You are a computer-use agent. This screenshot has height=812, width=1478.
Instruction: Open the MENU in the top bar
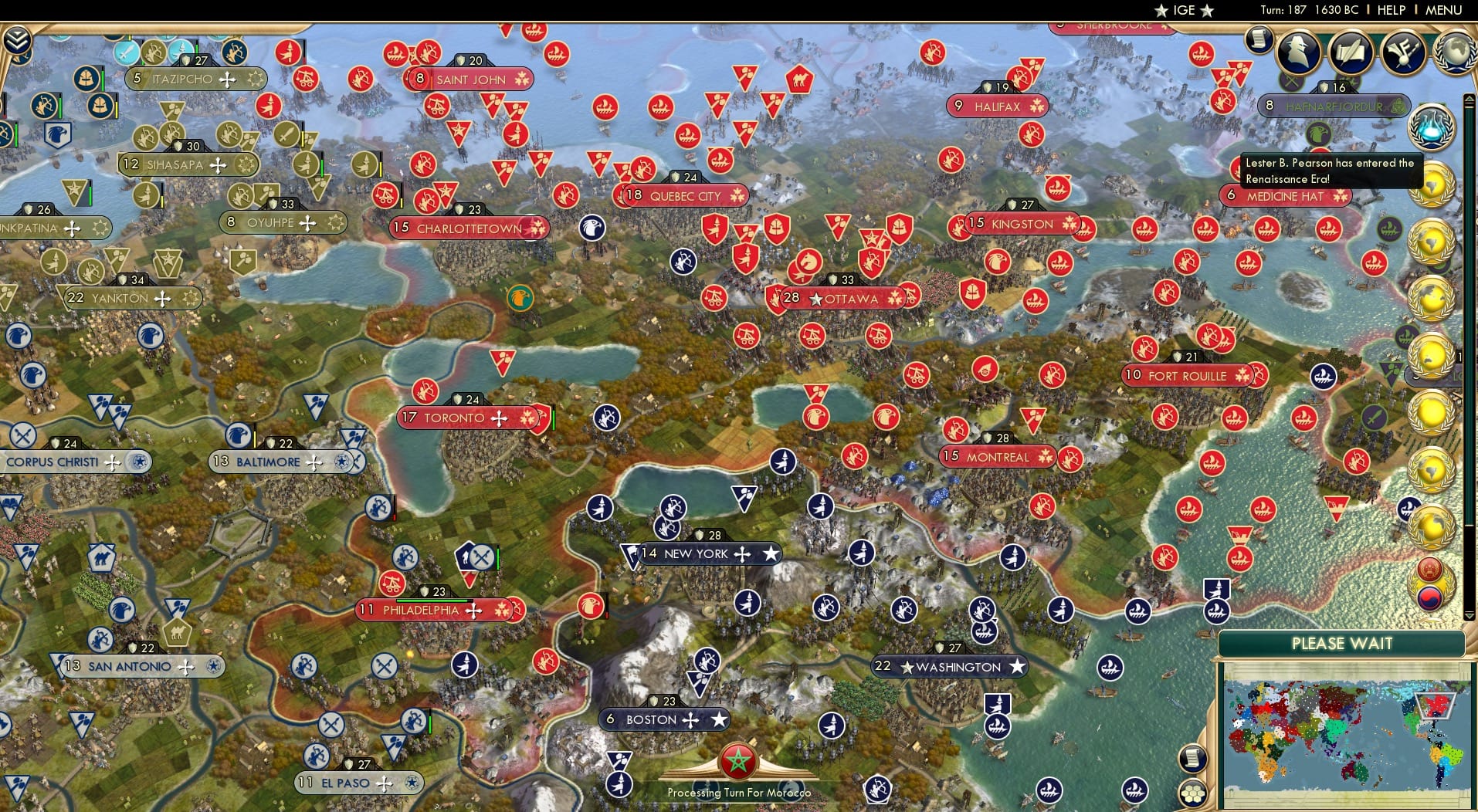1442,10
